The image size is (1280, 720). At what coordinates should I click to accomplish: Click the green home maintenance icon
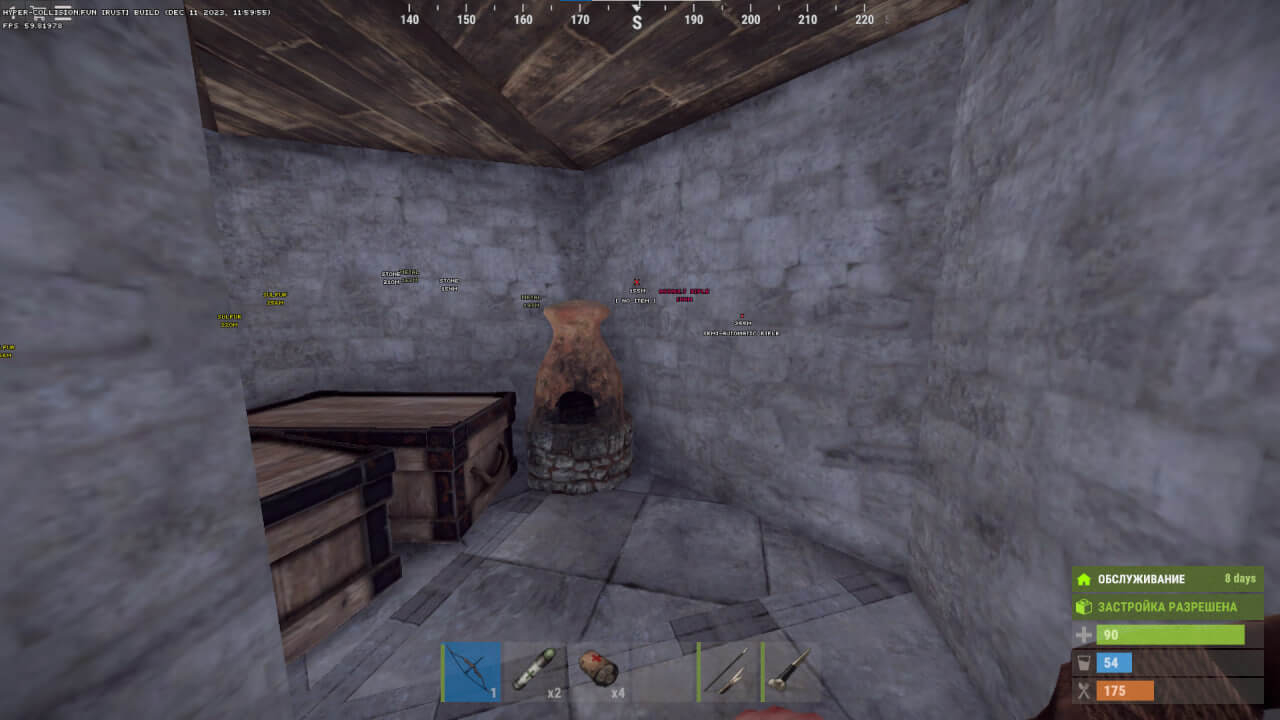pyautogui.click(x=1086, y=578)
